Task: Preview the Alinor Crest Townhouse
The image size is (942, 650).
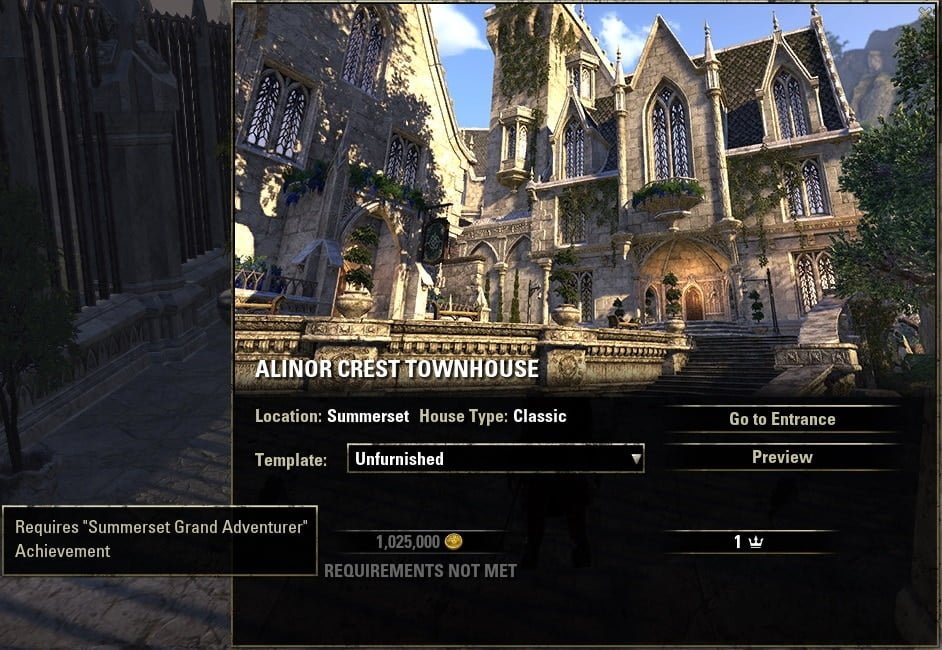Action: click(781, 457)
